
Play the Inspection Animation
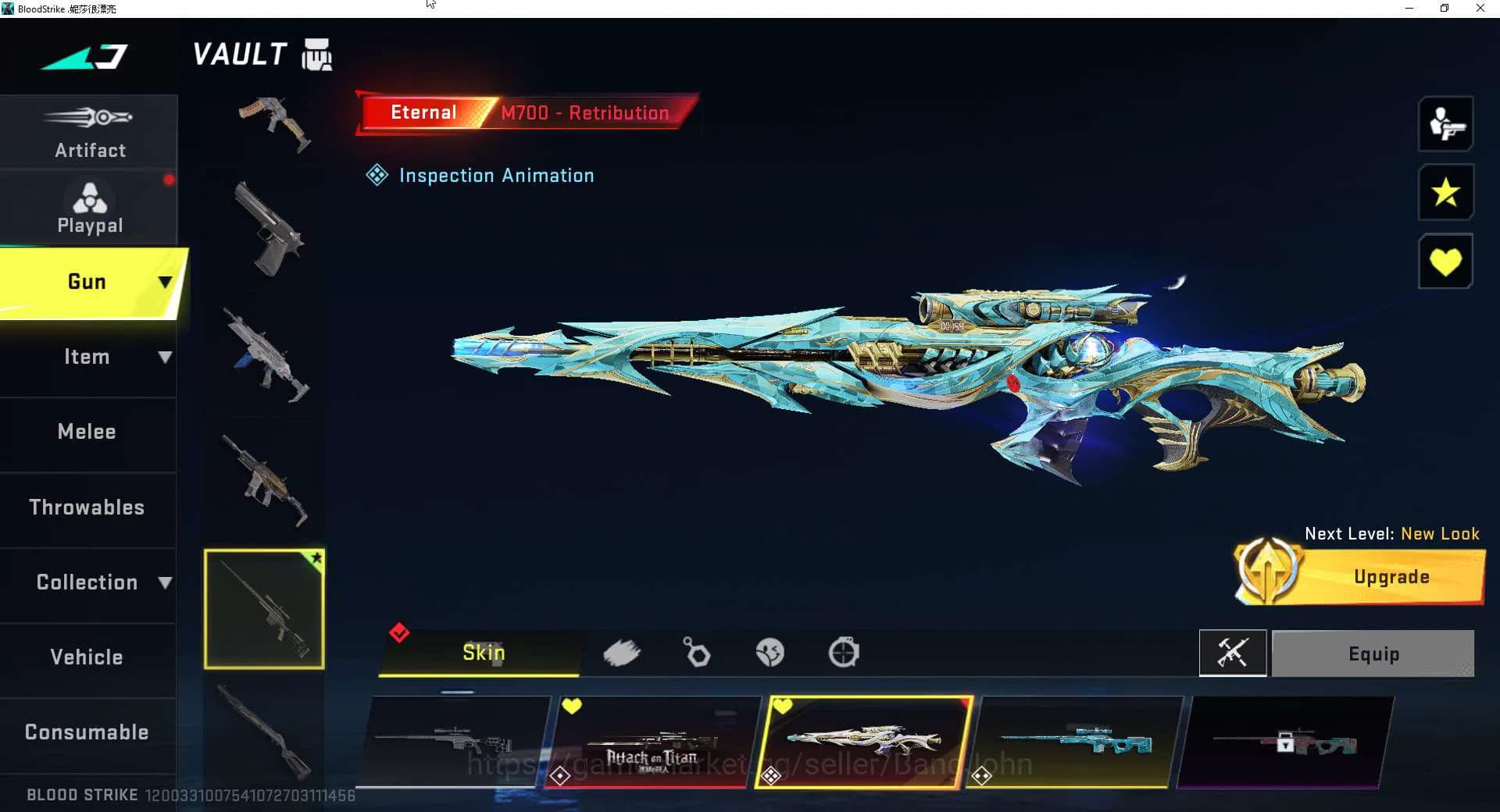[480, 175]
